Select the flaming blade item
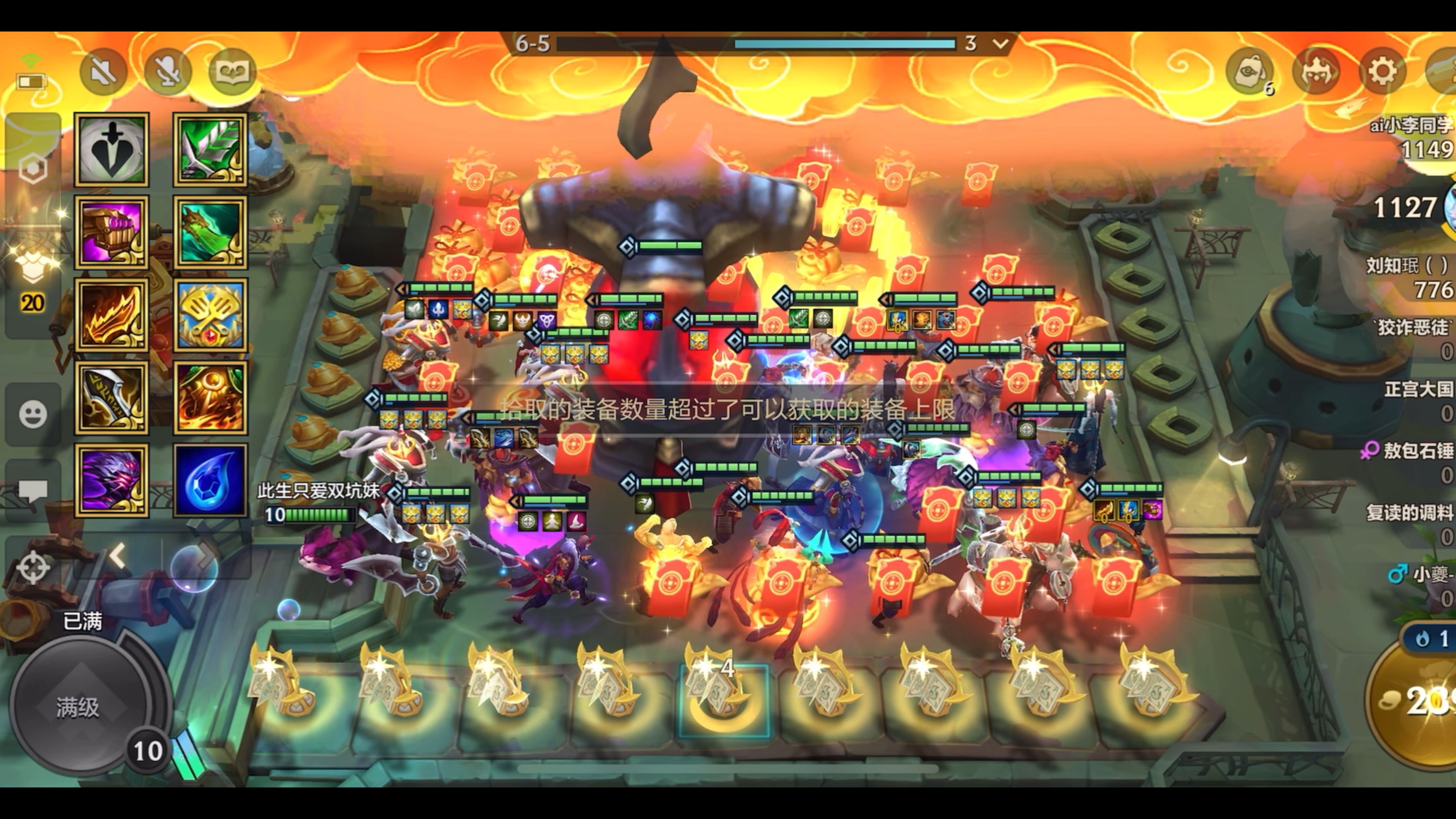The image size is (1456, 819). coord(111,315)
